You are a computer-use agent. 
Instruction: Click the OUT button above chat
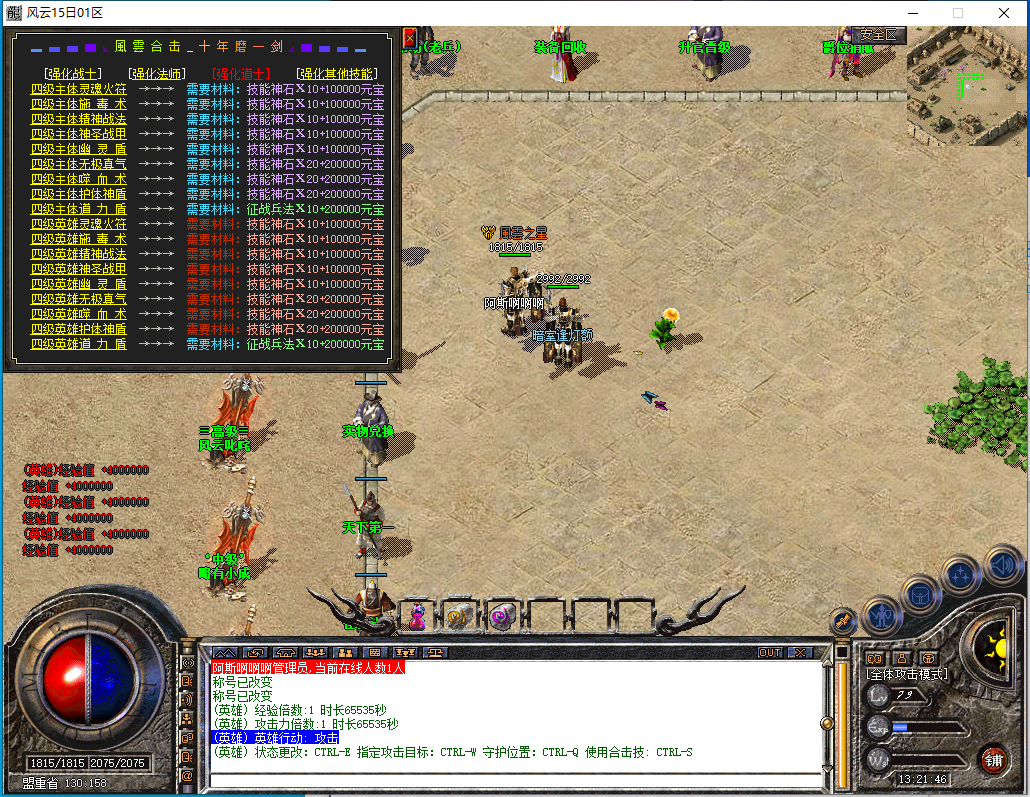(x=770, y=652)
